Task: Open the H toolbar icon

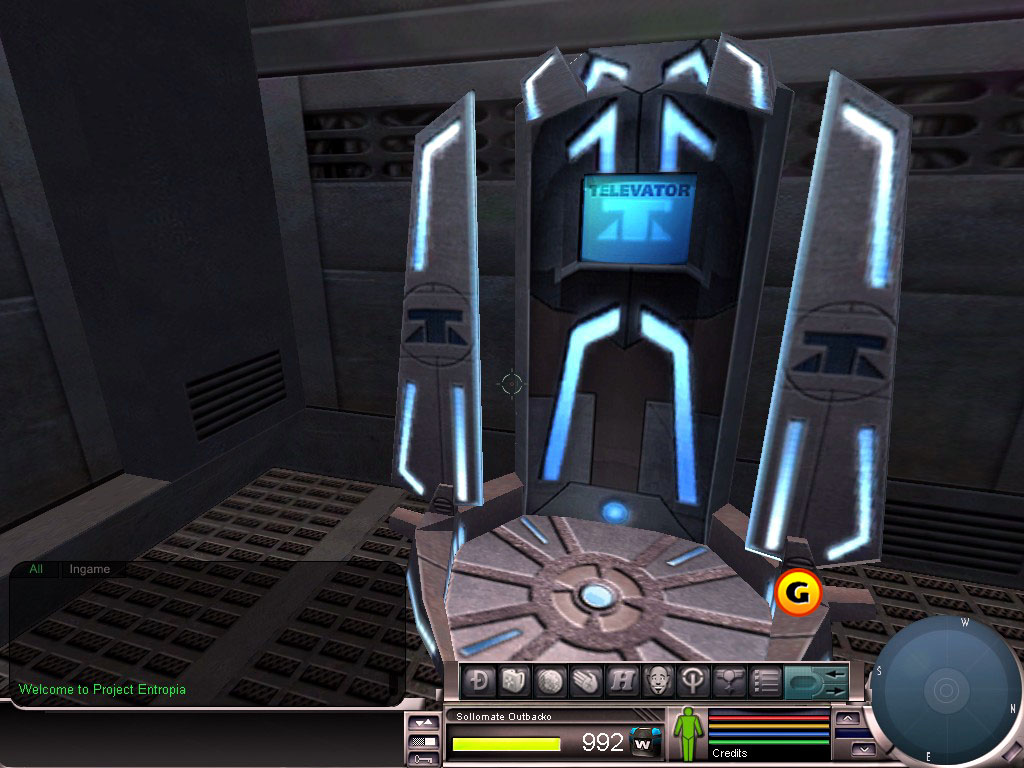Action: click(620, 682)
